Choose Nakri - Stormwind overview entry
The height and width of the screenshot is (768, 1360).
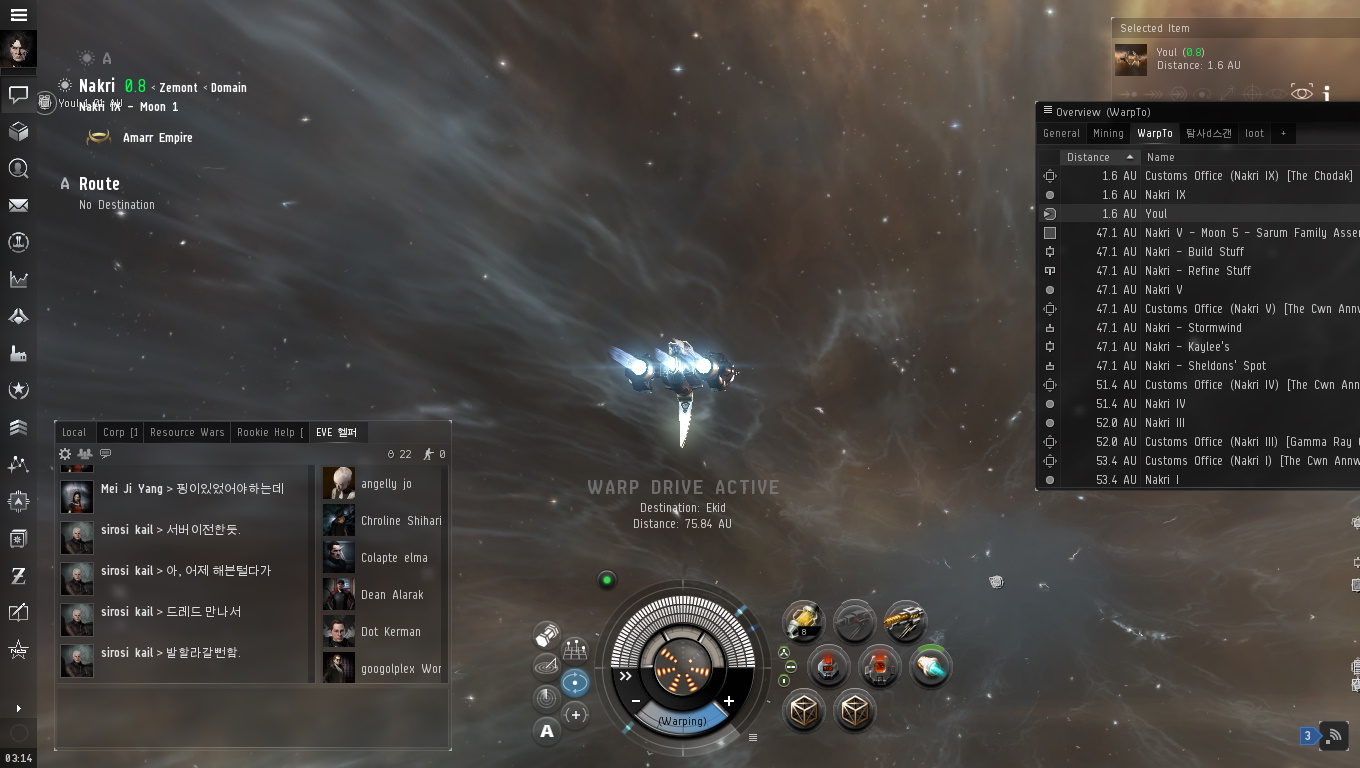[x=1193, y=328]
